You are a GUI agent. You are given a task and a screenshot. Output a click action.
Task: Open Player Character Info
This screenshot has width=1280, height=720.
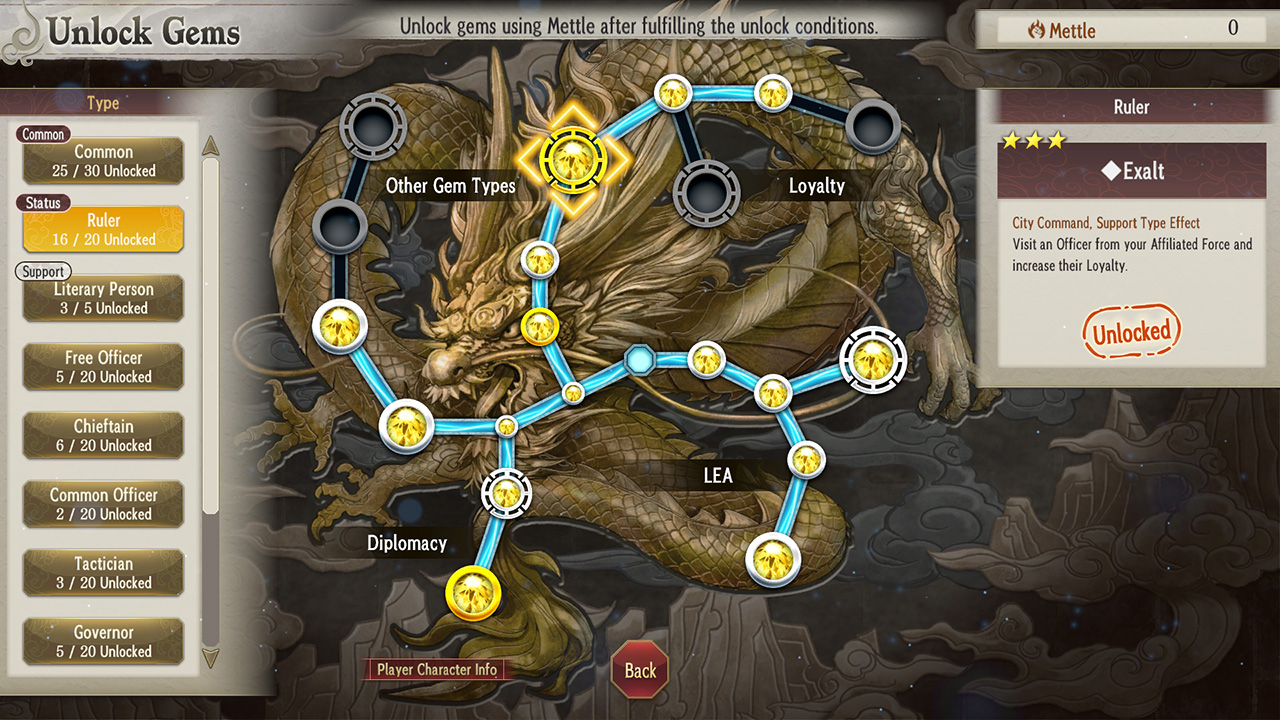(x=437, y=670)
